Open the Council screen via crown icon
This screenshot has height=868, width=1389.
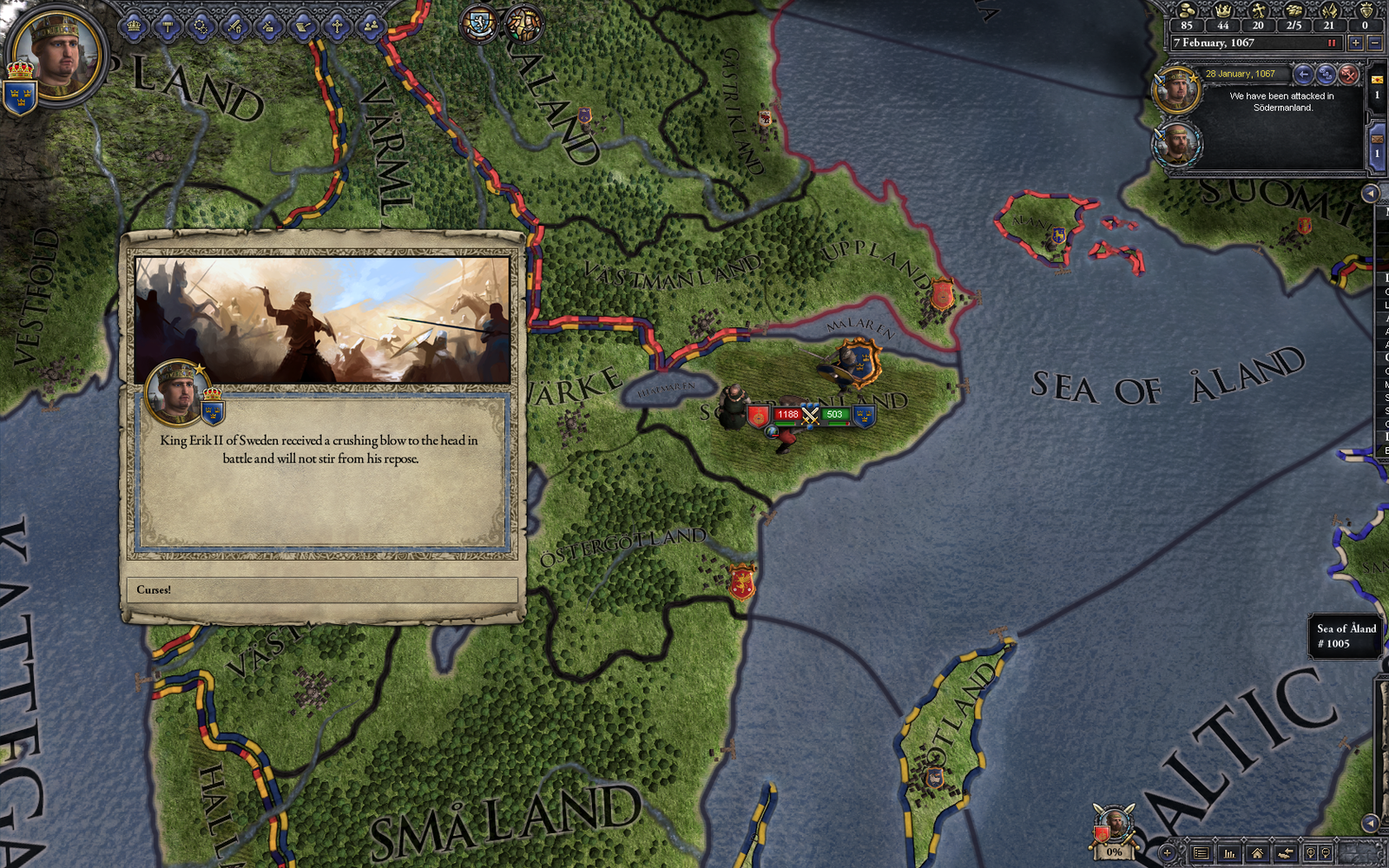tap(133, 26)
